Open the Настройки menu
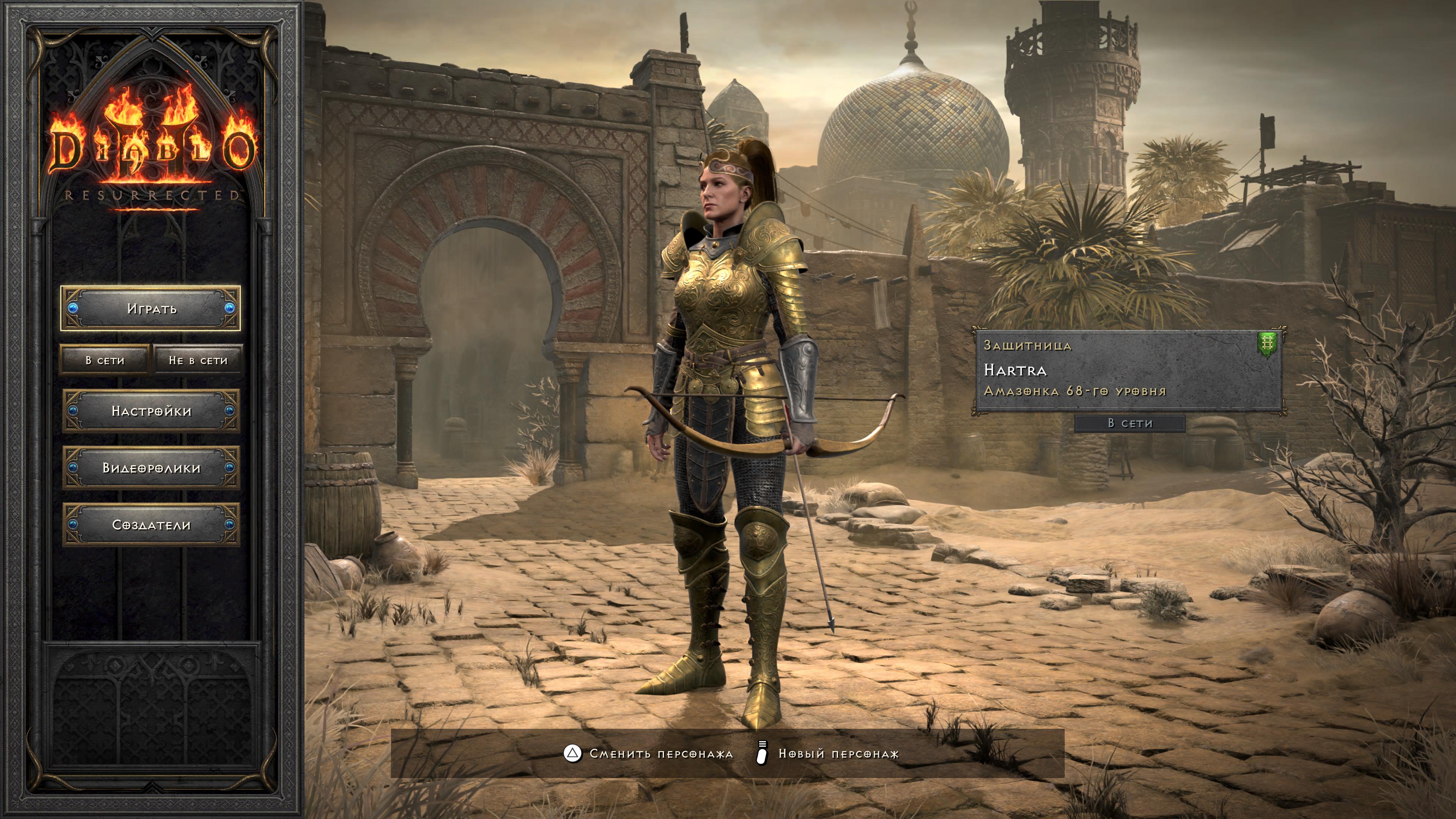Image resolution: width=1456 pixels, height=819 pixels. click(x=151, y=411)
